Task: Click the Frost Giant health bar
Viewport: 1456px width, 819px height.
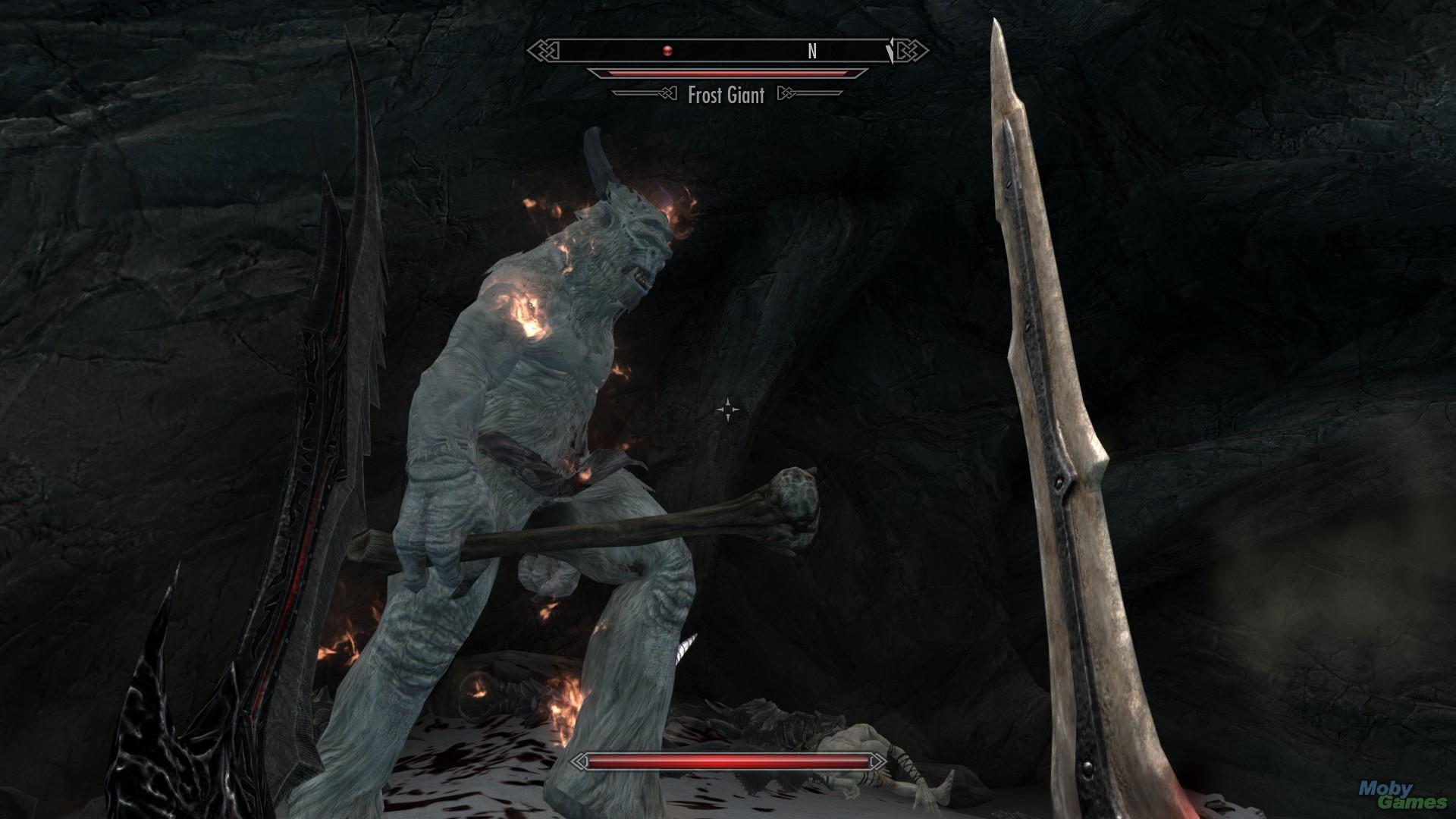Action: pyautogui.click(x=726, y=72)
